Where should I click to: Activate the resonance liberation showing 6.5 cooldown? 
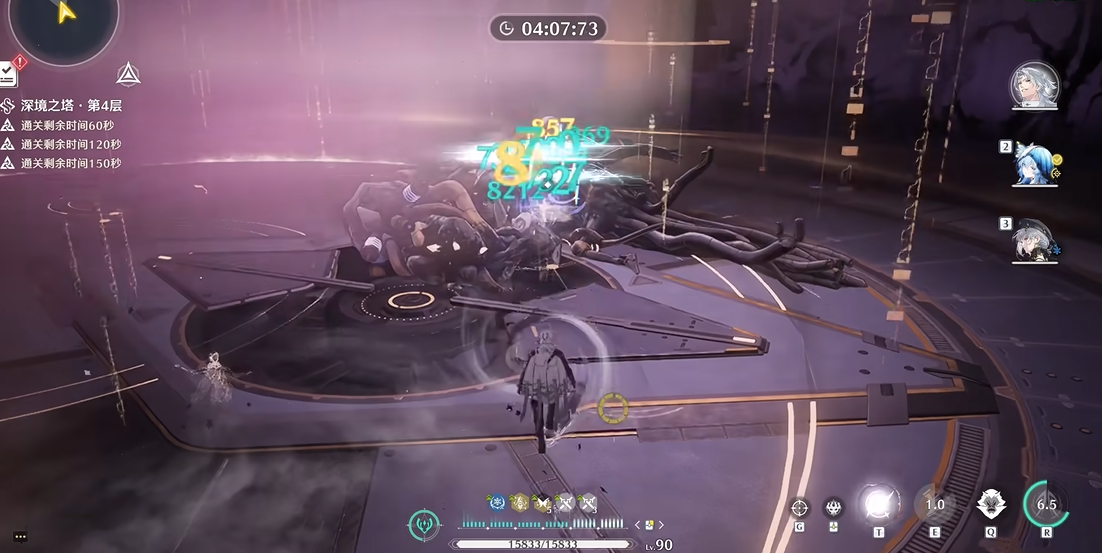click(1046, 504)
